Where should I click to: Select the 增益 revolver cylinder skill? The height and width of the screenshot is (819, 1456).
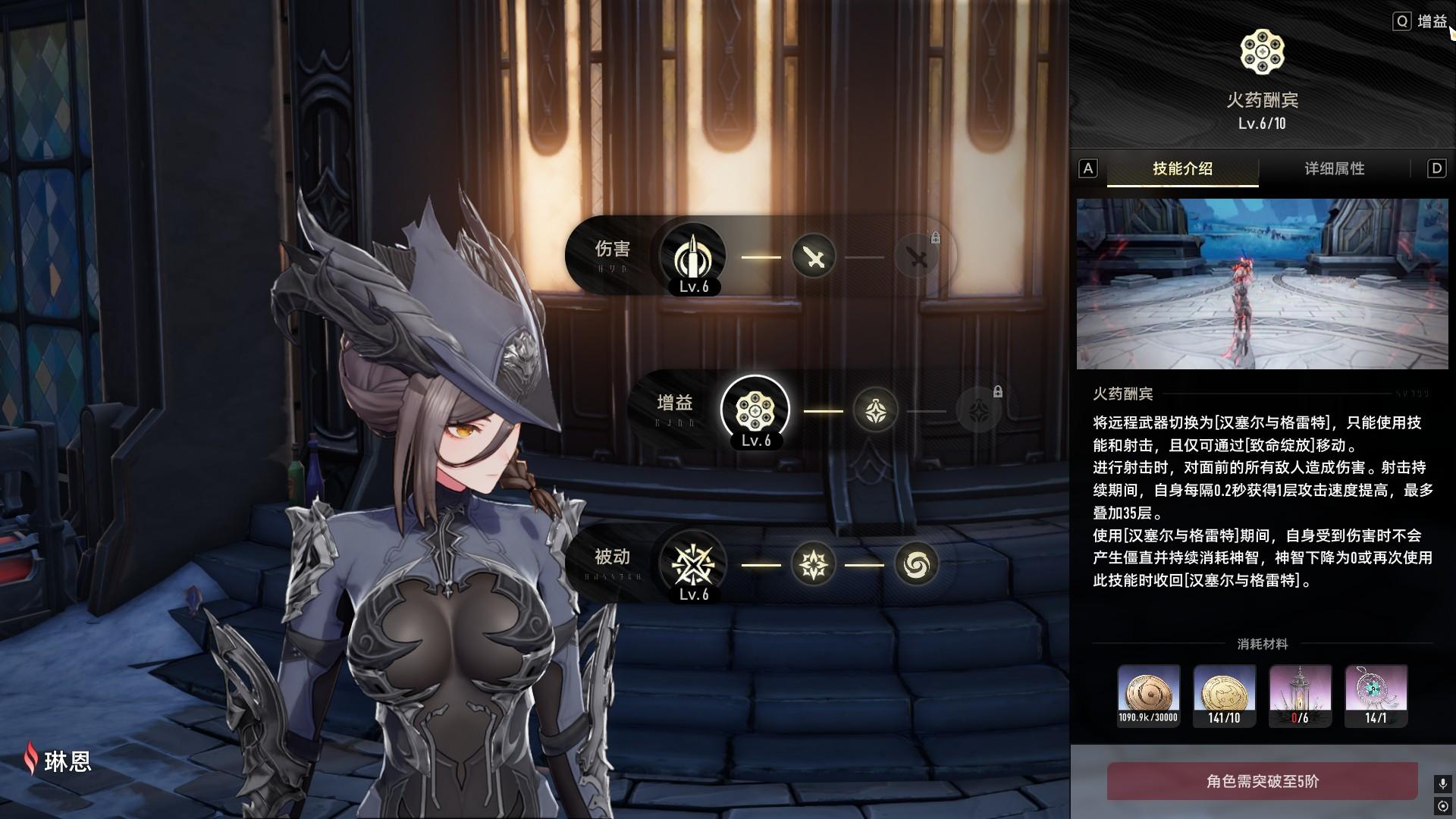[755, 410]
